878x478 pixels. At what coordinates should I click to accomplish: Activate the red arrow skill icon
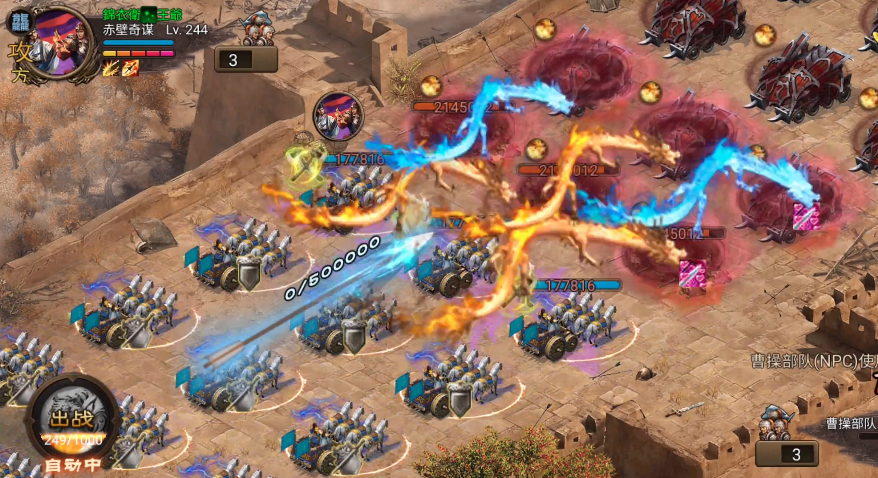tap(130, 68)
